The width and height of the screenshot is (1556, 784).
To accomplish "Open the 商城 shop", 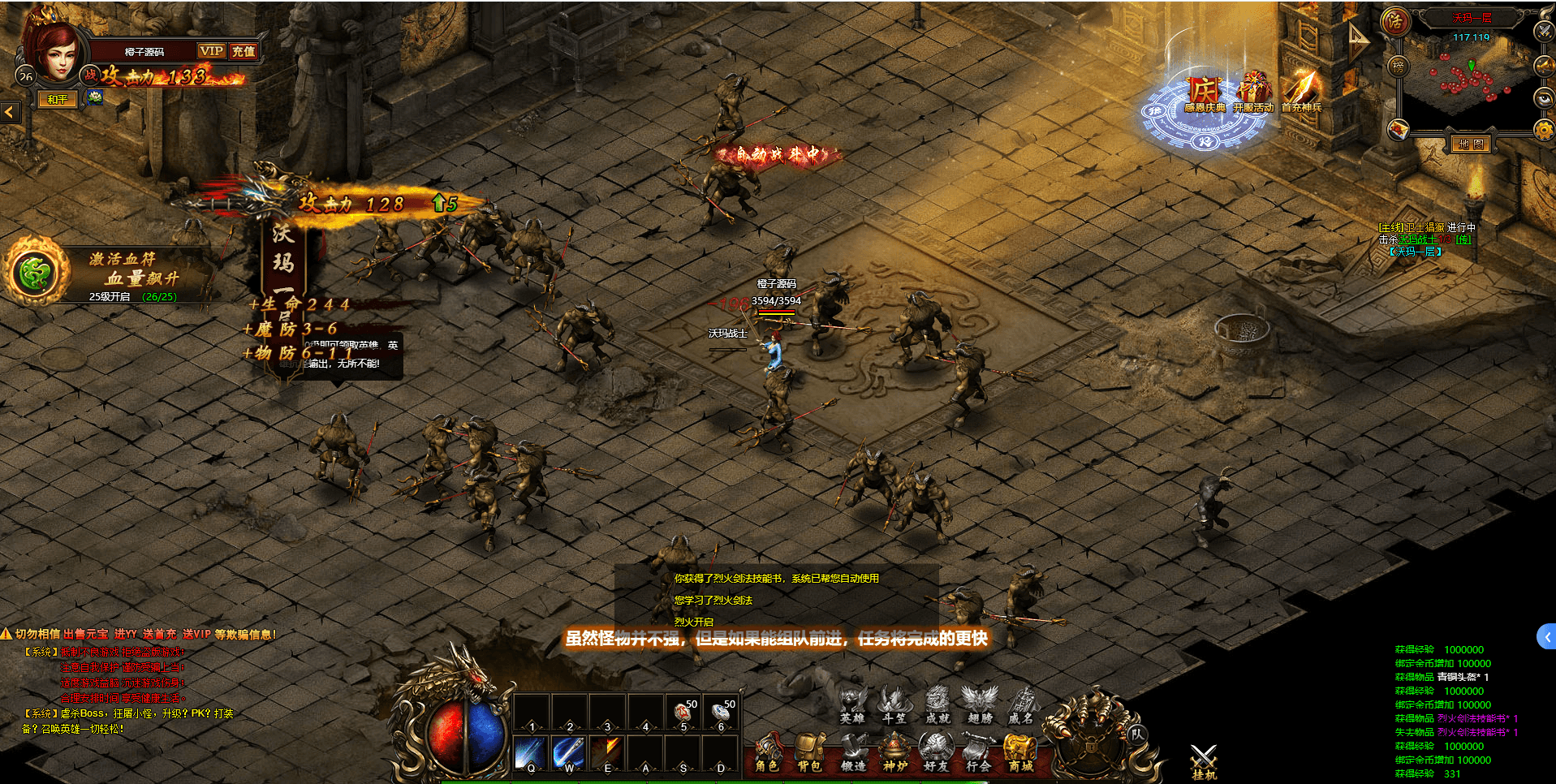I will click(1020, 752).
